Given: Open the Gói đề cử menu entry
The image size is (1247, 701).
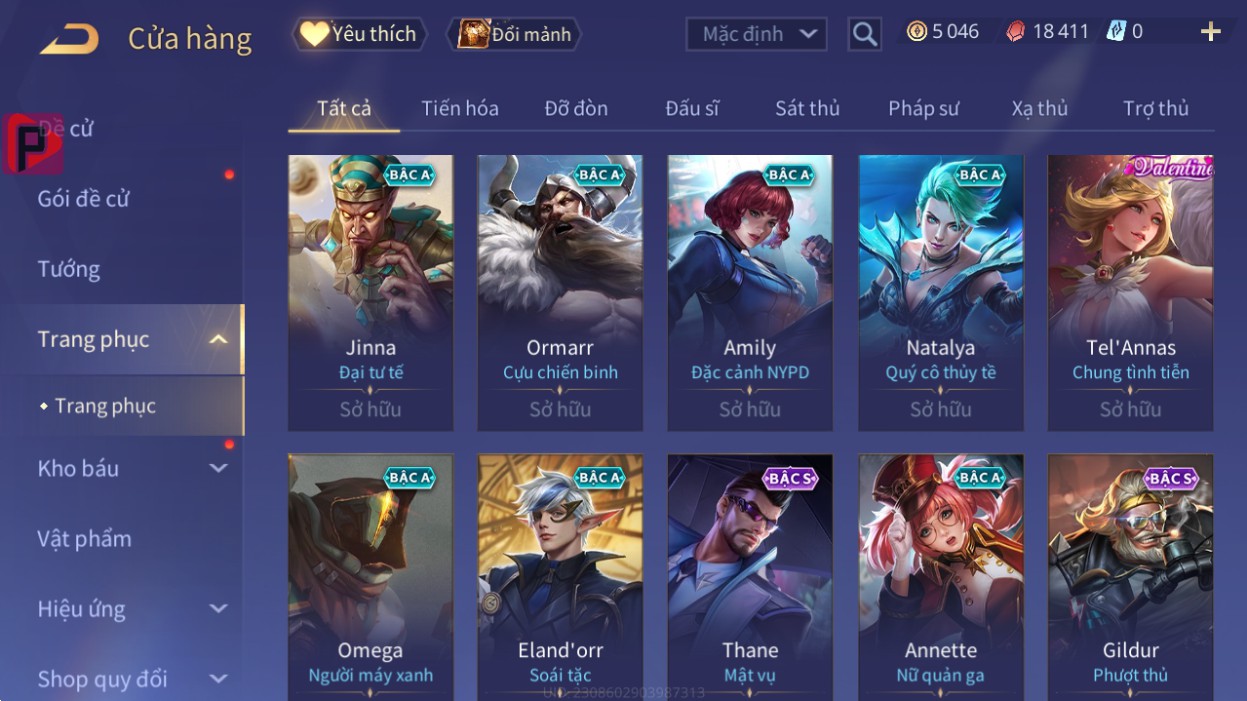Looking at the screenshot, I should point(84,198).
